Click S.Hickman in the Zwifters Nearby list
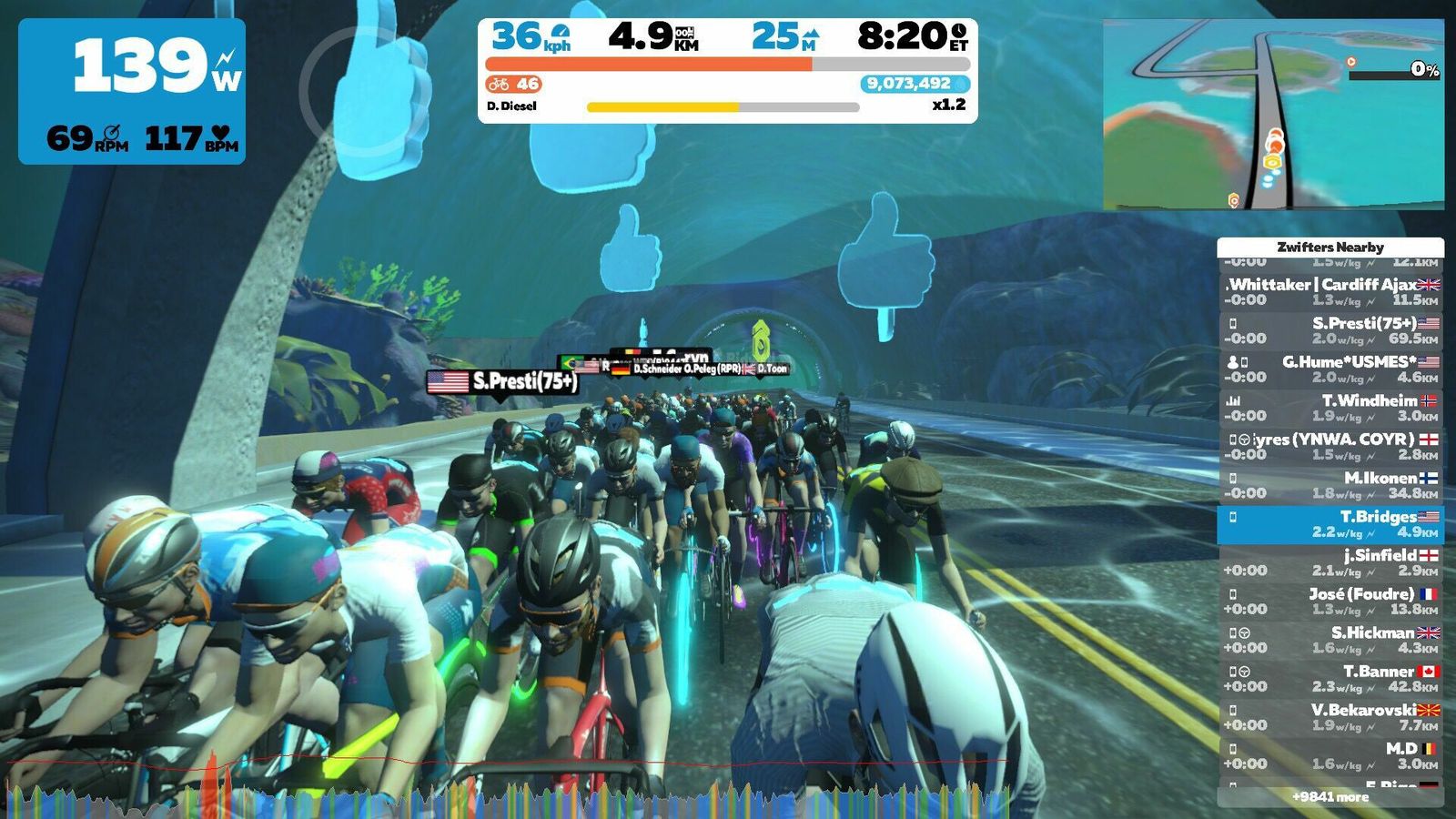 1330,640
